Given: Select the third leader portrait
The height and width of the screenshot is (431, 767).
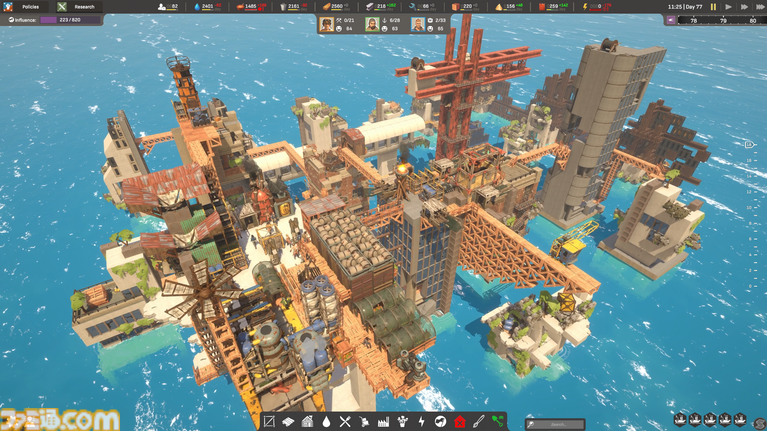Looking at the screenshot, I should [418, 24].
